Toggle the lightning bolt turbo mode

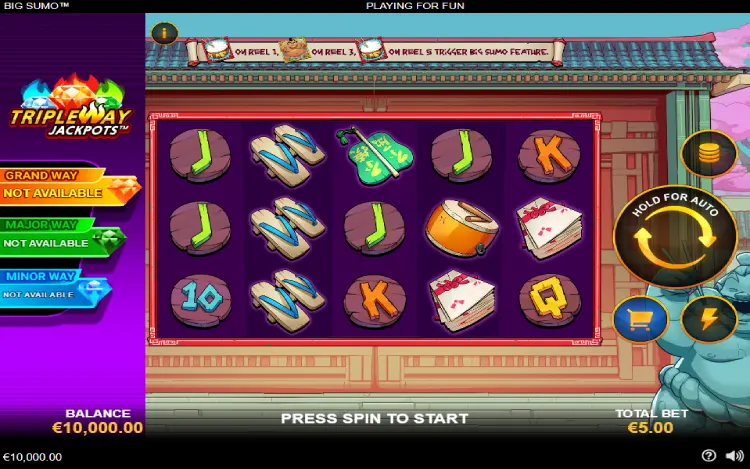[708, 320]
